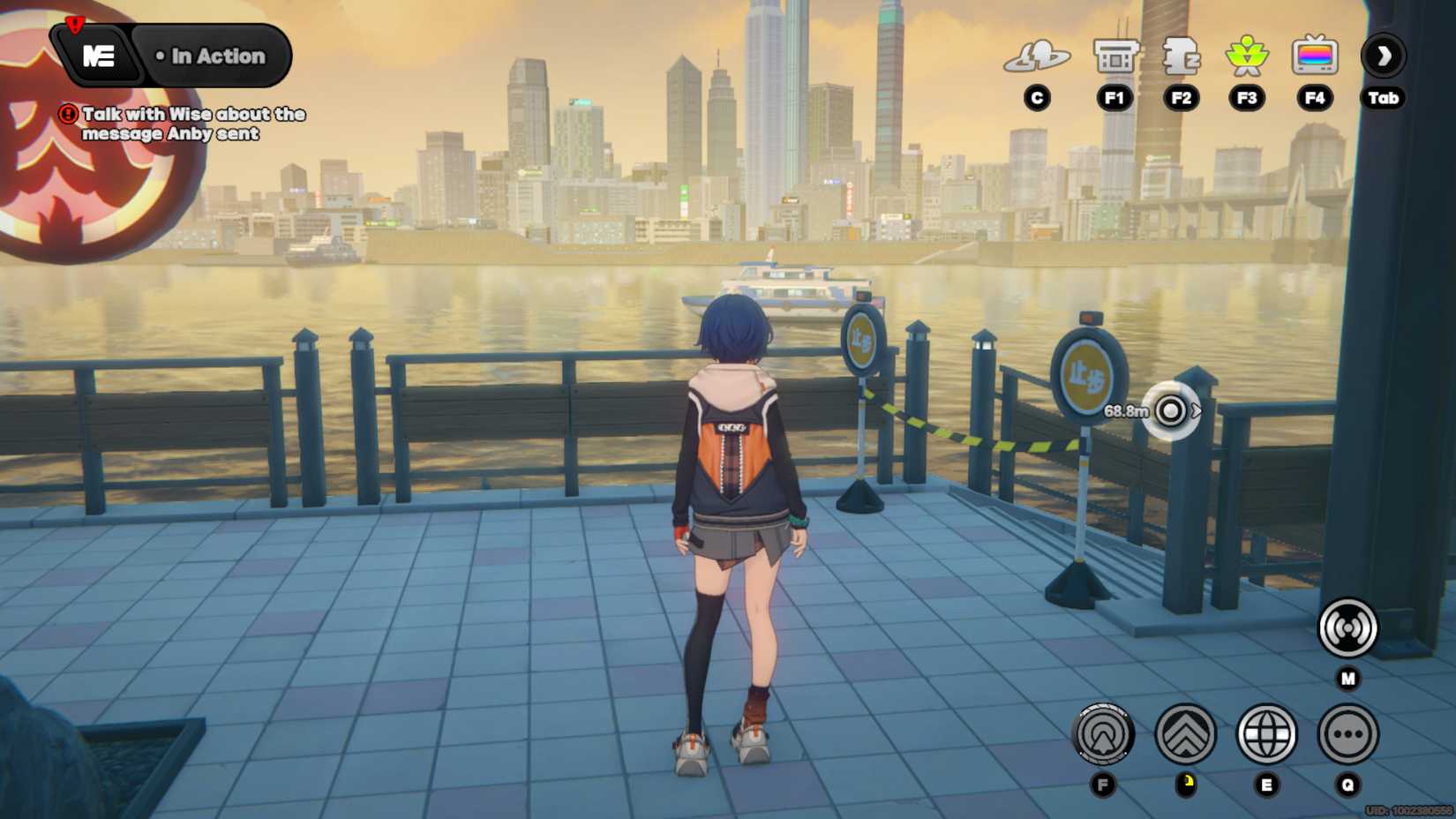Screen dimensions: 1456x819
Task: Open the shop building icon
Action: pos(1115,56)
